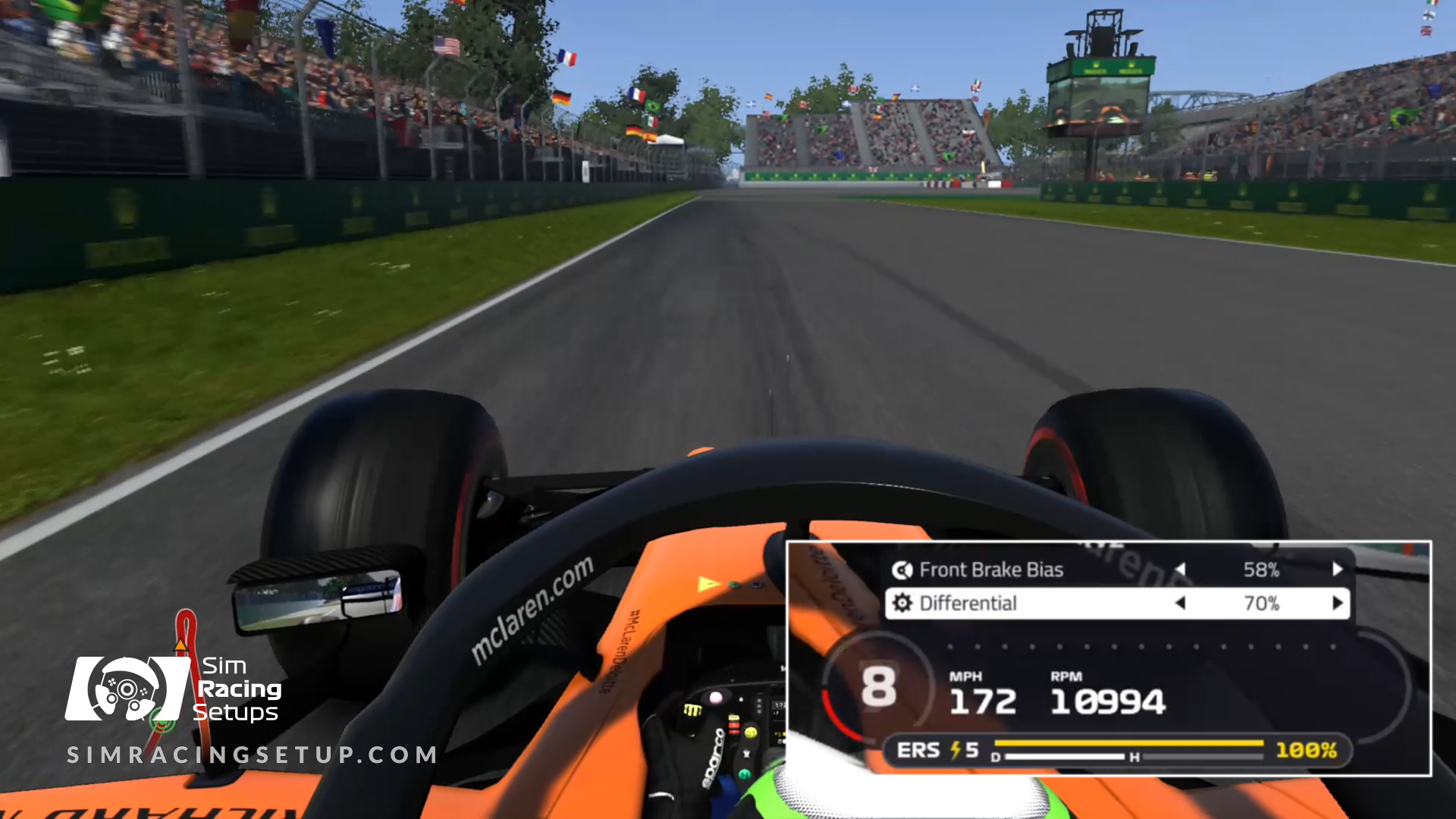Click the pink rotary dial on the steering wheel

click(715, 696)
